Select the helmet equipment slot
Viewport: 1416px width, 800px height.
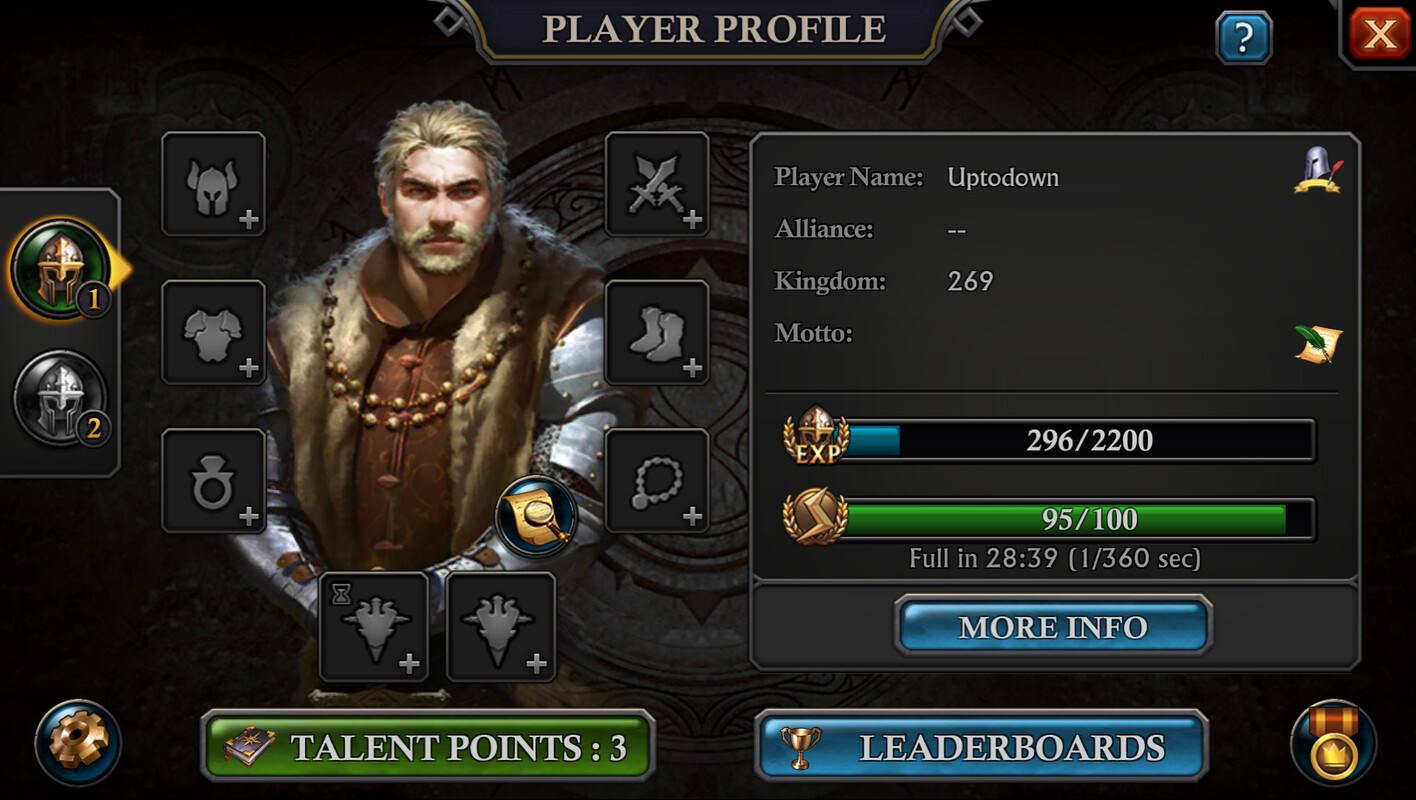click(213, 184)
